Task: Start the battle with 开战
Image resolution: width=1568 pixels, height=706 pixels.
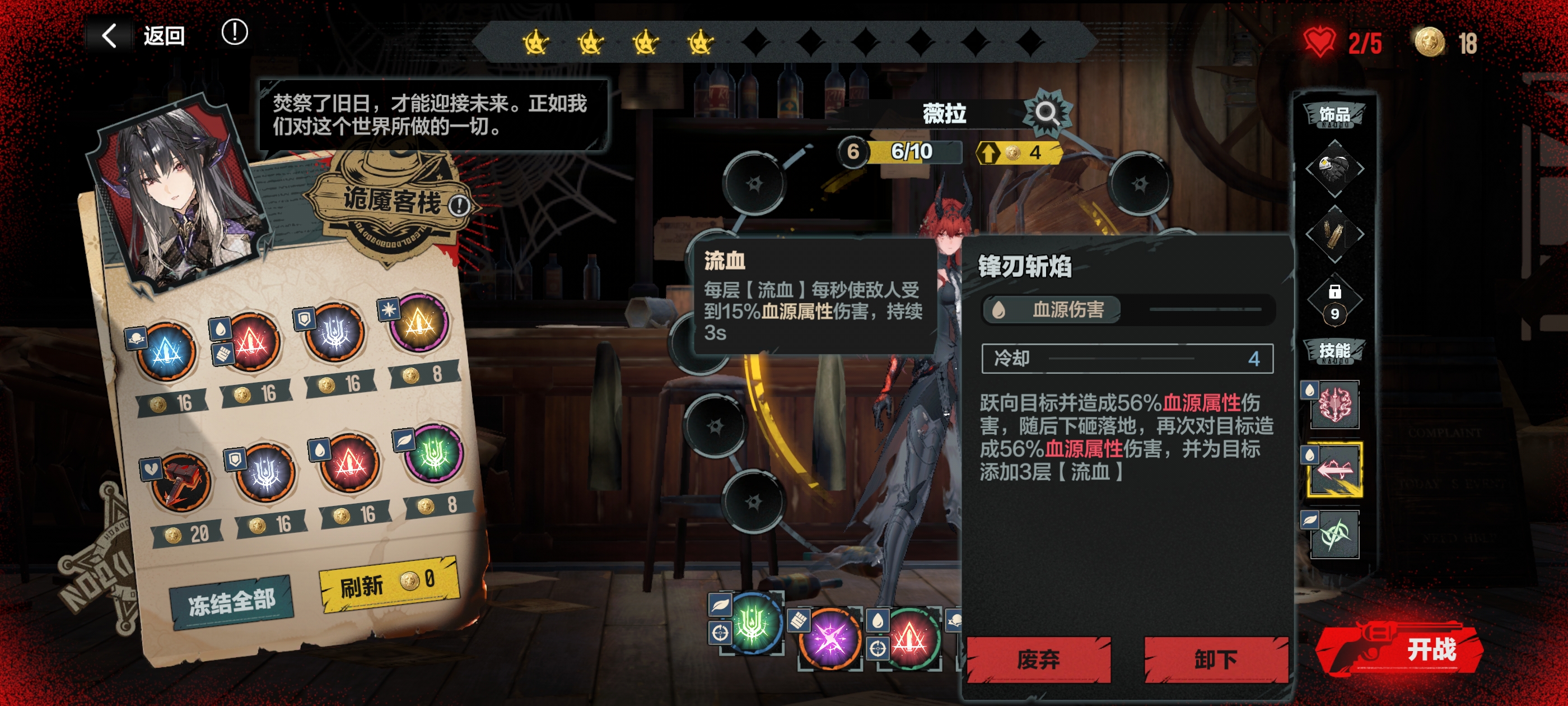Action: click(1406, 649)
